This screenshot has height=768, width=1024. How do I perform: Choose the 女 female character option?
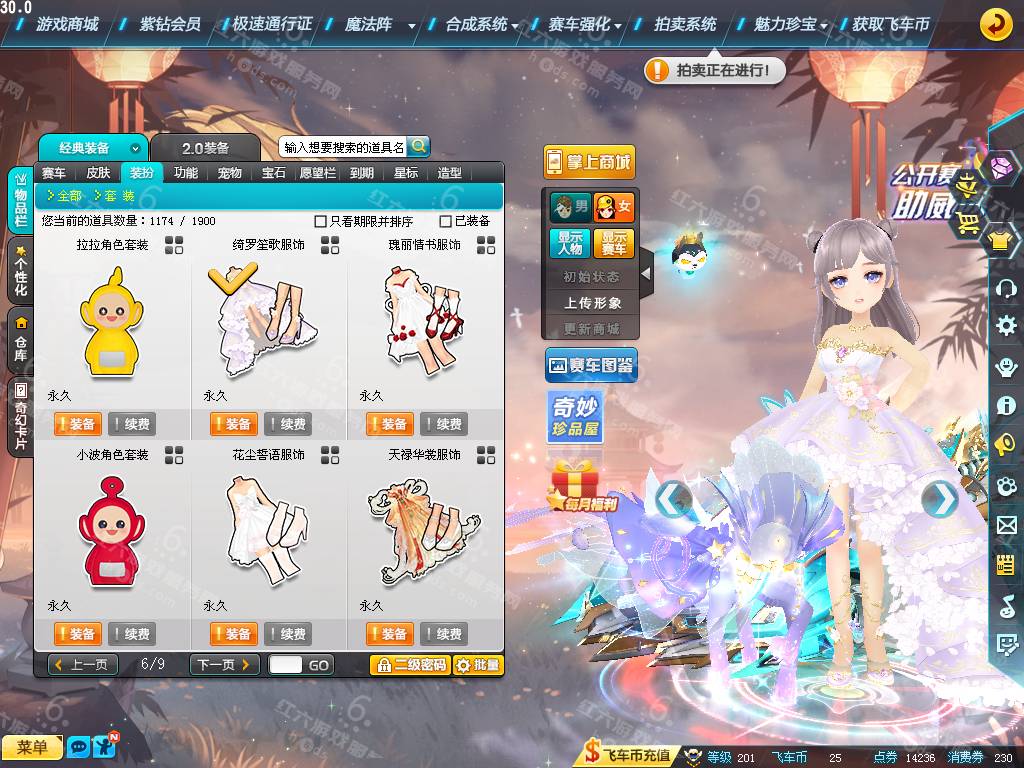[614, 208]
